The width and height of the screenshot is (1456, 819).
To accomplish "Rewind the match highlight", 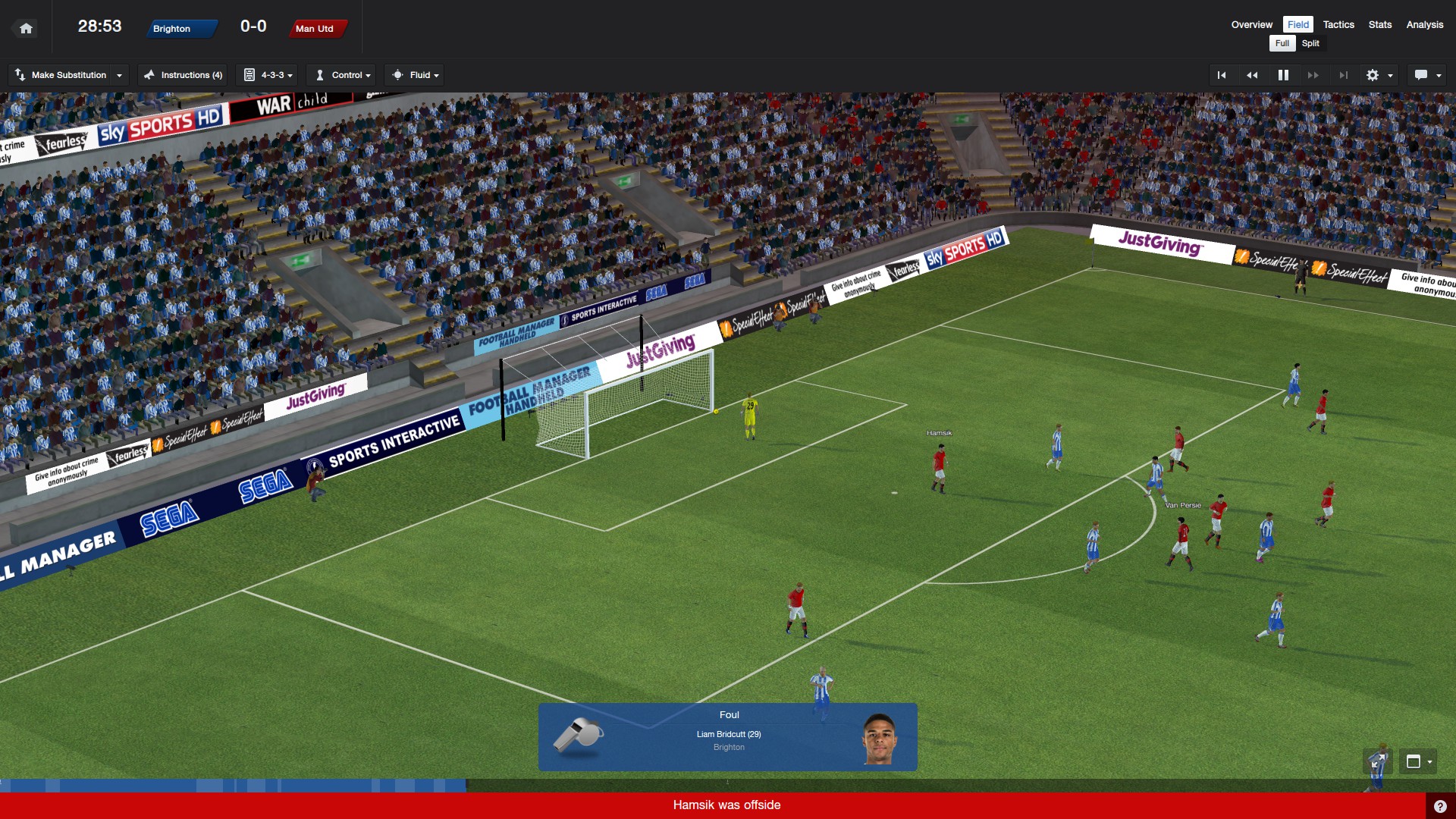I will click(1252, 75).
